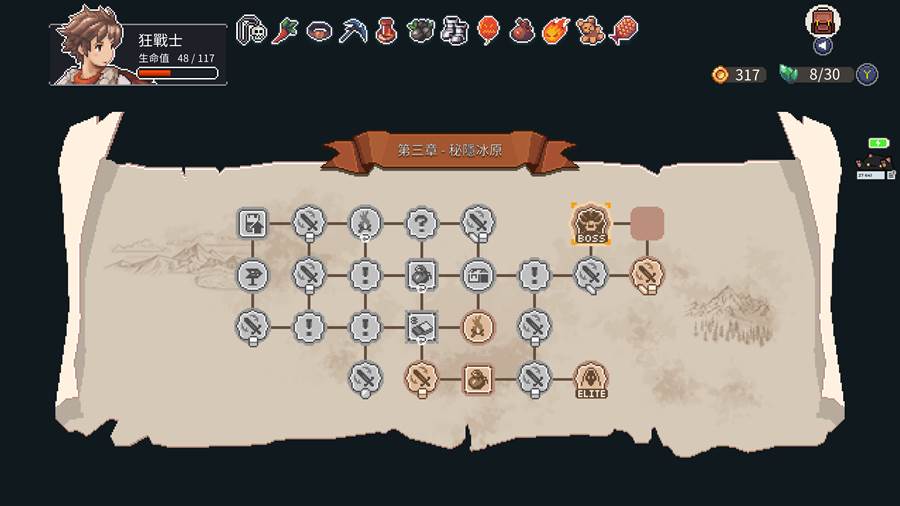Image resolution: width=900 pixels, height=506 pixels.
Task: Inspect the red potion flask relic
Action: [386, 31]
